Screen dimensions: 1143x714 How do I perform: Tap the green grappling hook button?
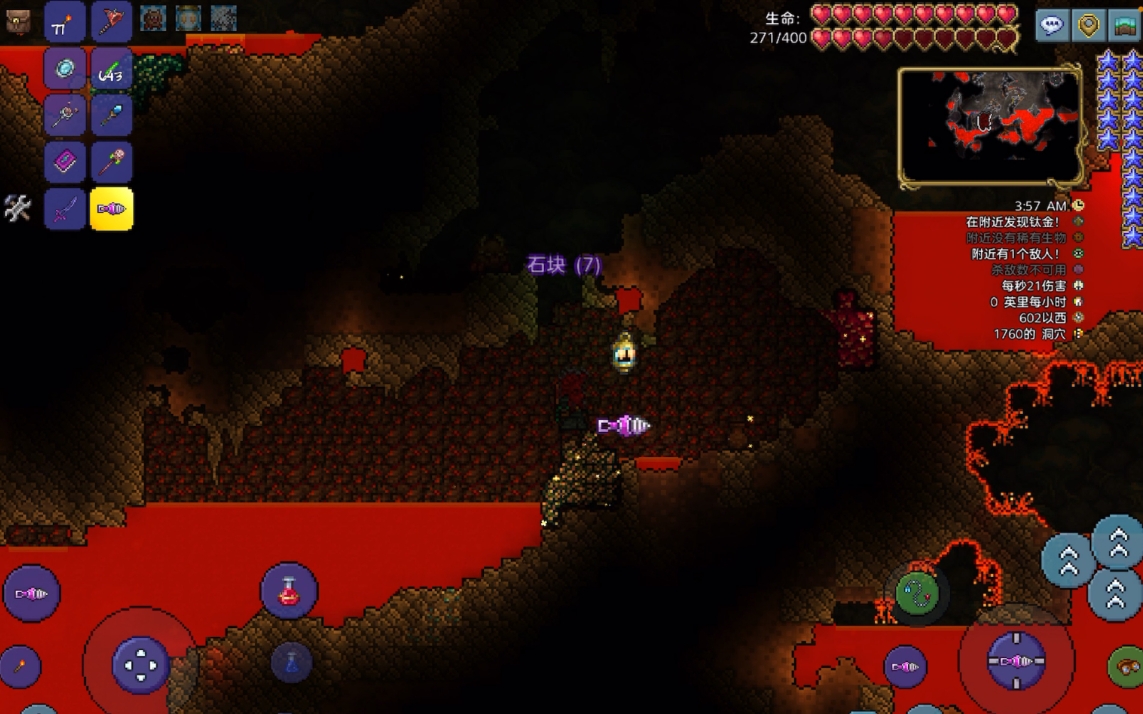click(x=917, y=594)
